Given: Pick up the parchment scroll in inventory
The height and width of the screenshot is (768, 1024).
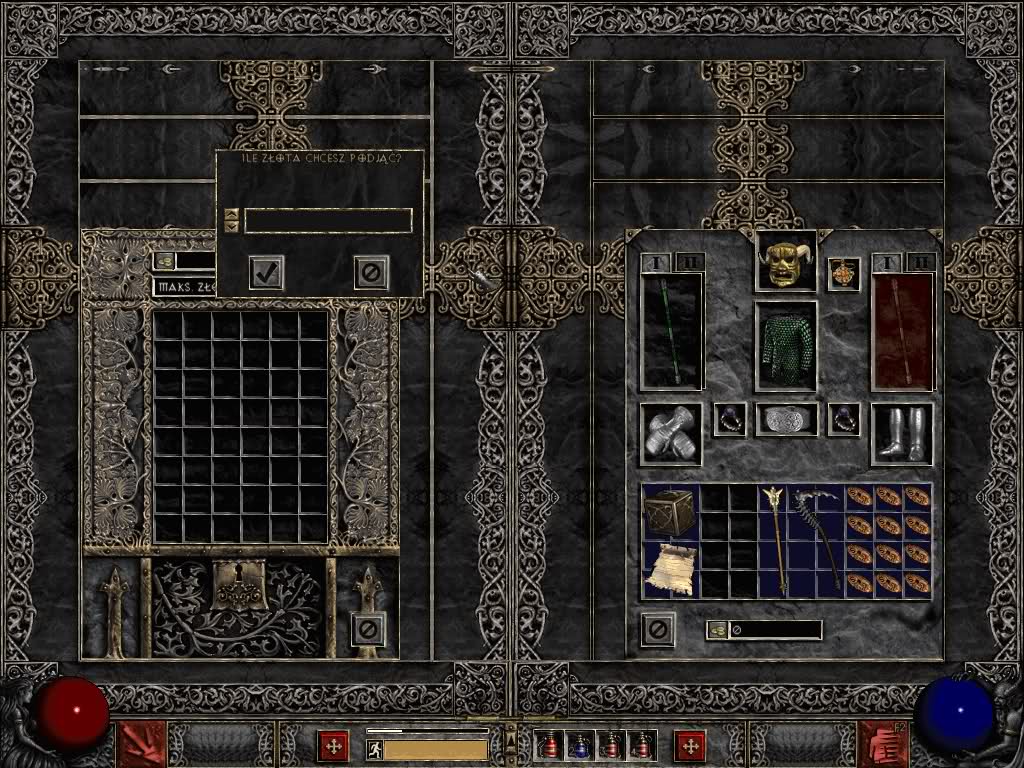Looking at the screenshot, I should (x=670, y=570).
